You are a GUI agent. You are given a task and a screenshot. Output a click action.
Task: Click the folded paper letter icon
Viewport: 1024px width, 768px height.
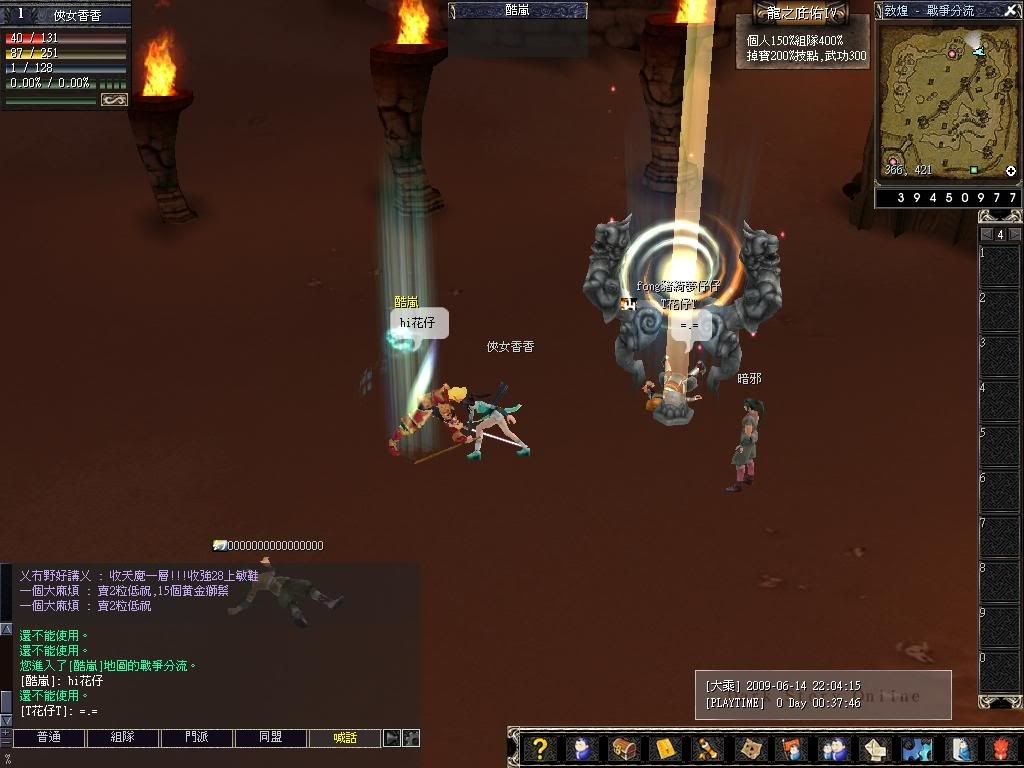(874, 748)
